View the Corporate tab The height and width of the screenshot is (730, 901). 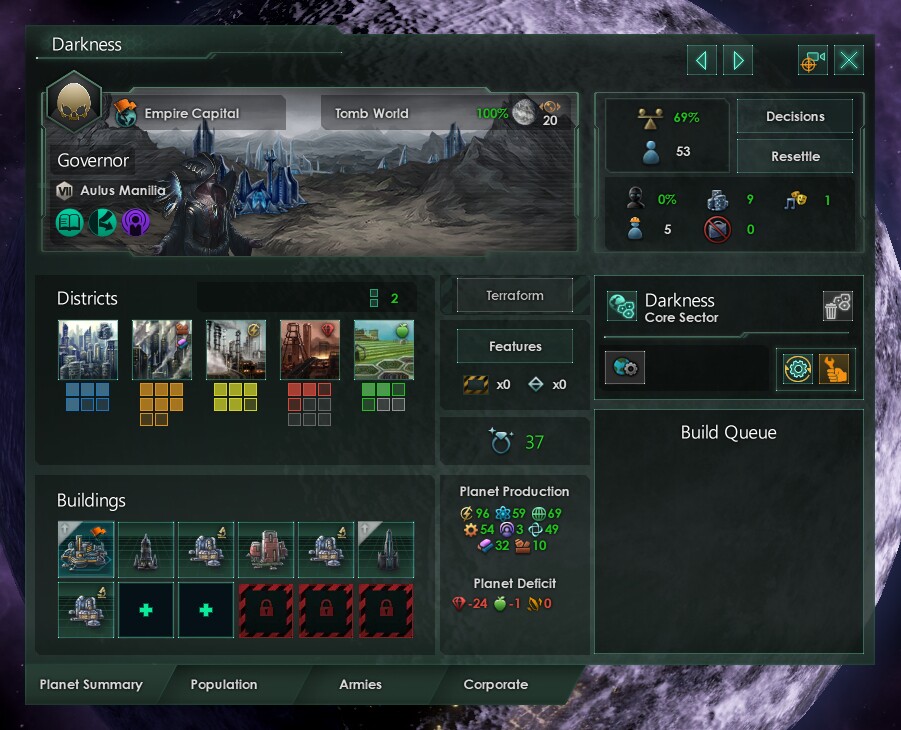click(495, 685)
